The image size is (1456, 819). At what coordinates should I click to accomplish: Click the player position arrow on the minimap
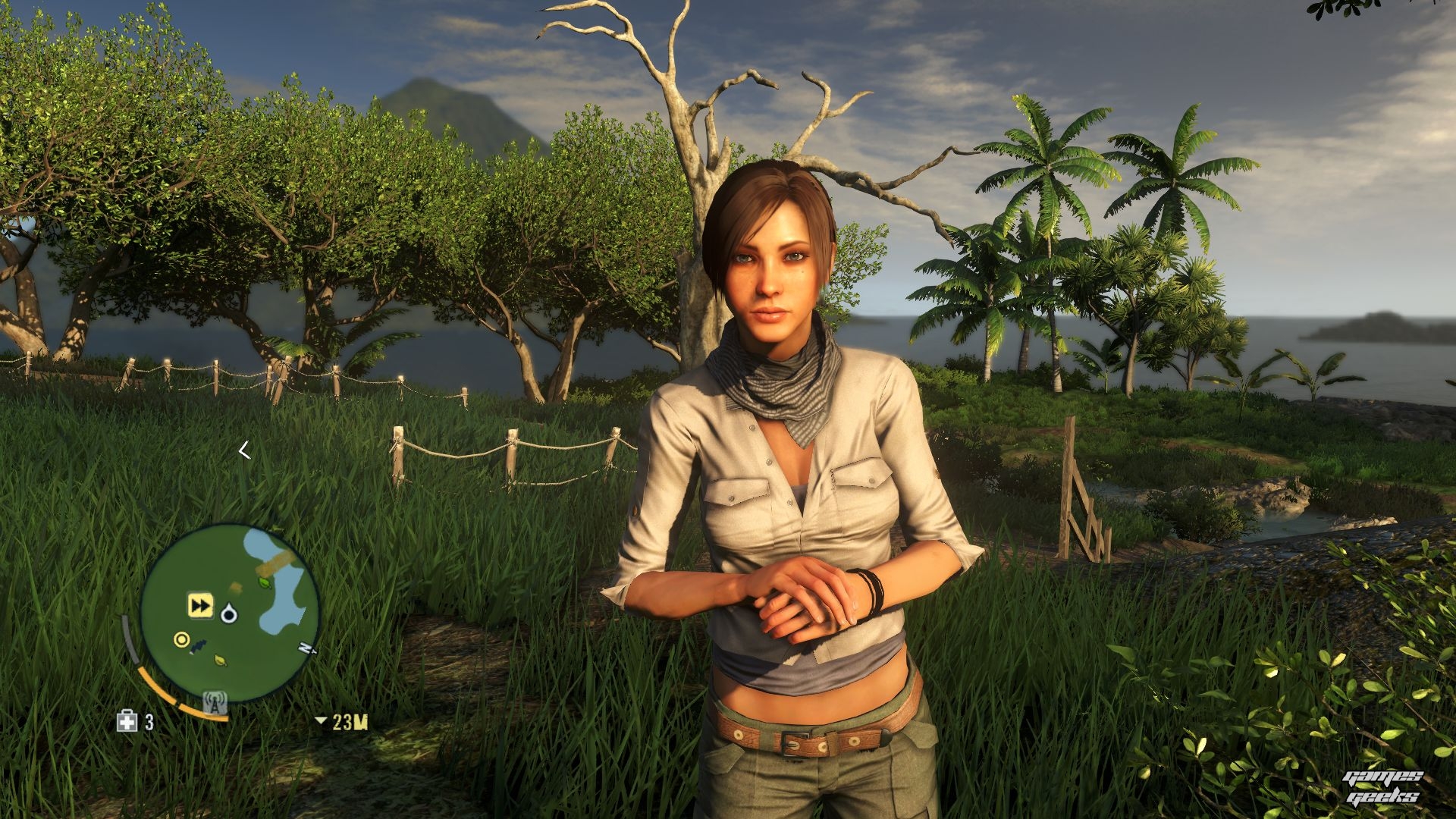229,613
